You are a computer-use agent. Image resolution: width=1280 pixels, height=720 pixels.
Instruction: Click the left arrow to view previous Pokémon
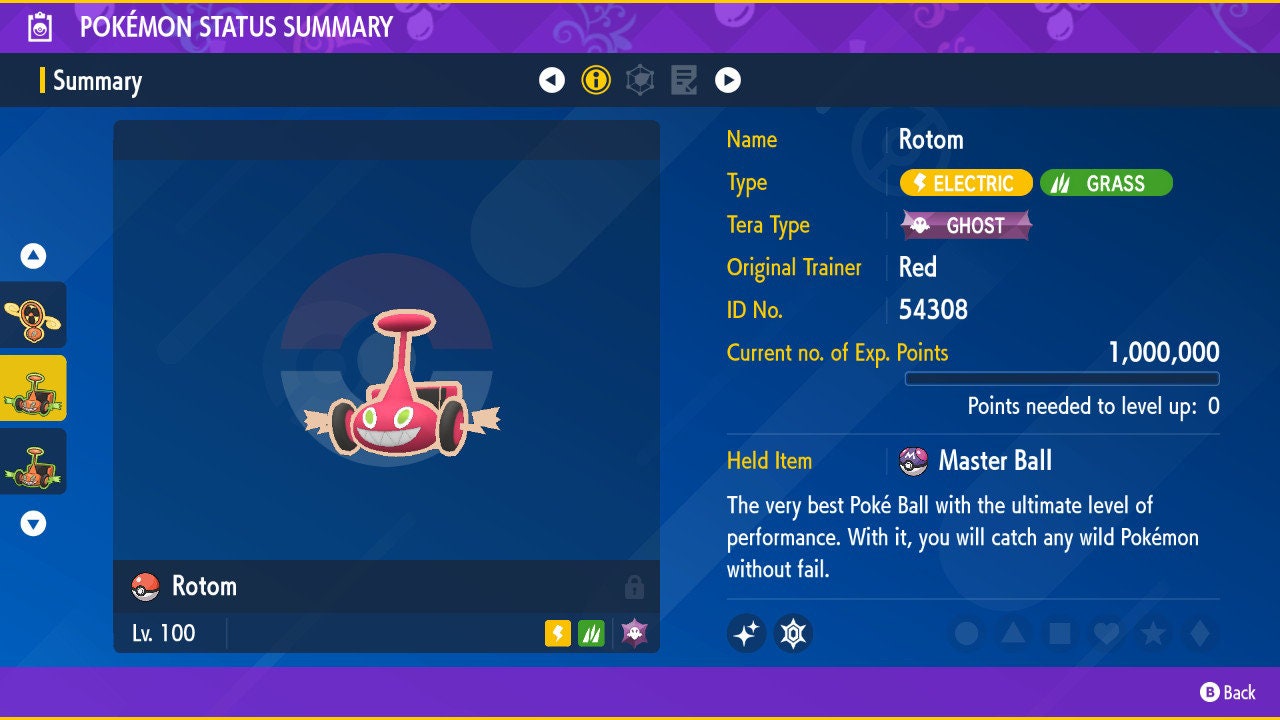pos(552,79)
